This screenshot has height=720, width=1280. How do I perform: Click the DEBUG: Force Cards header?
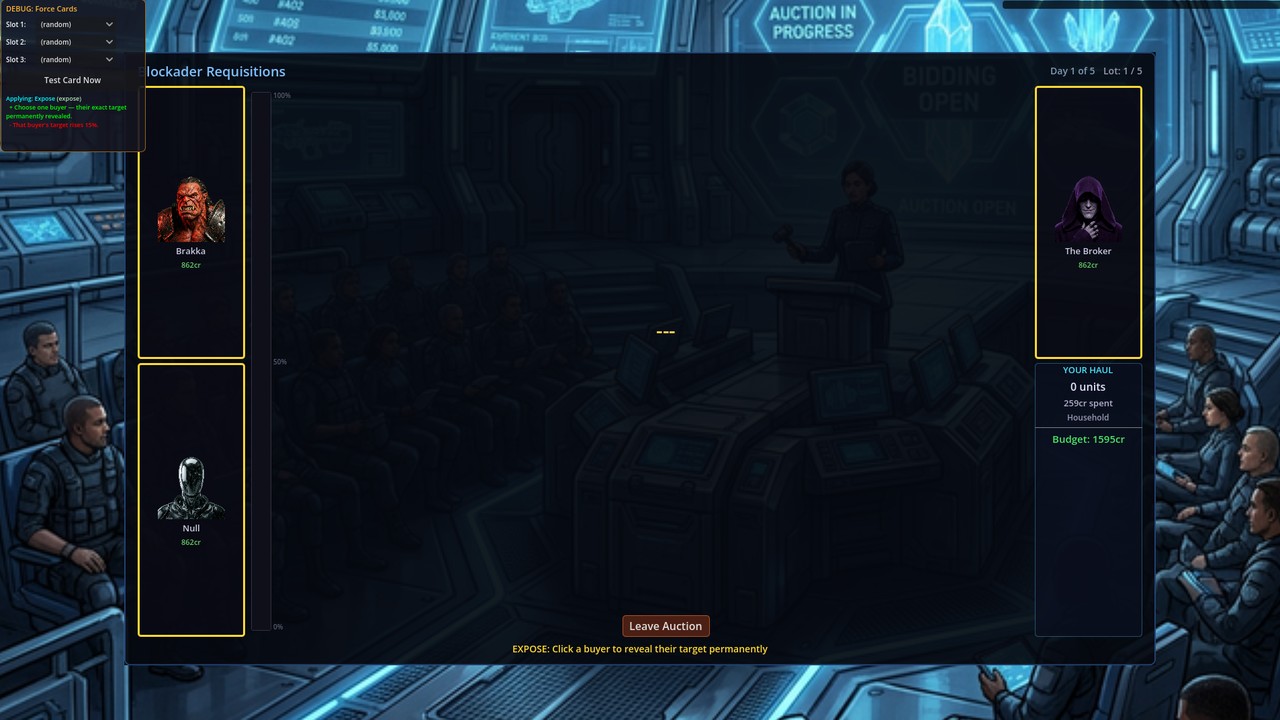coord(40,8)
